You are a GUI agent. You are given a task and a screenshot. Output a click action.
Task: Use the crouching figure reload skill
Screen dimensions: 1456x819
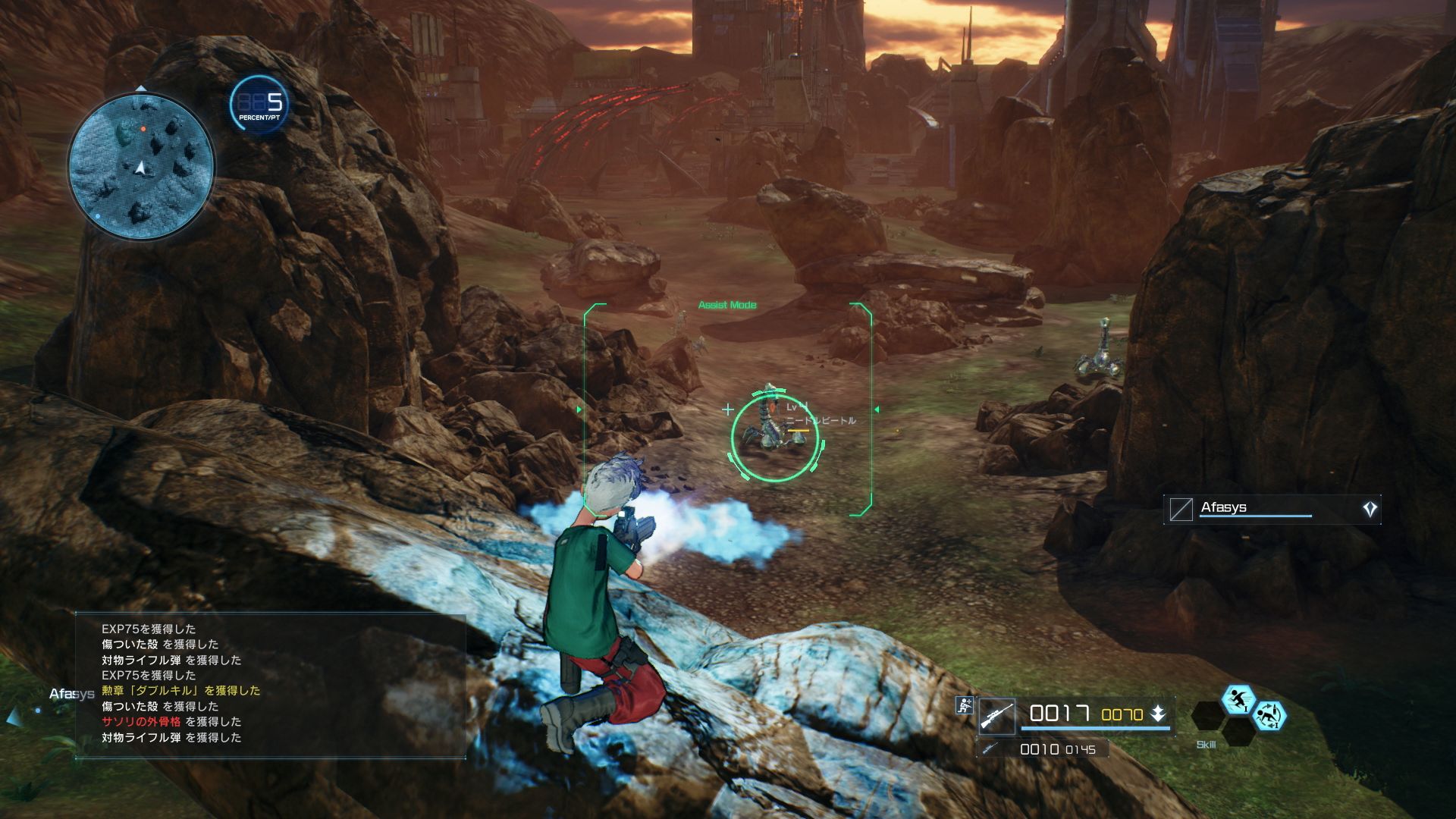click(1269, 715)
